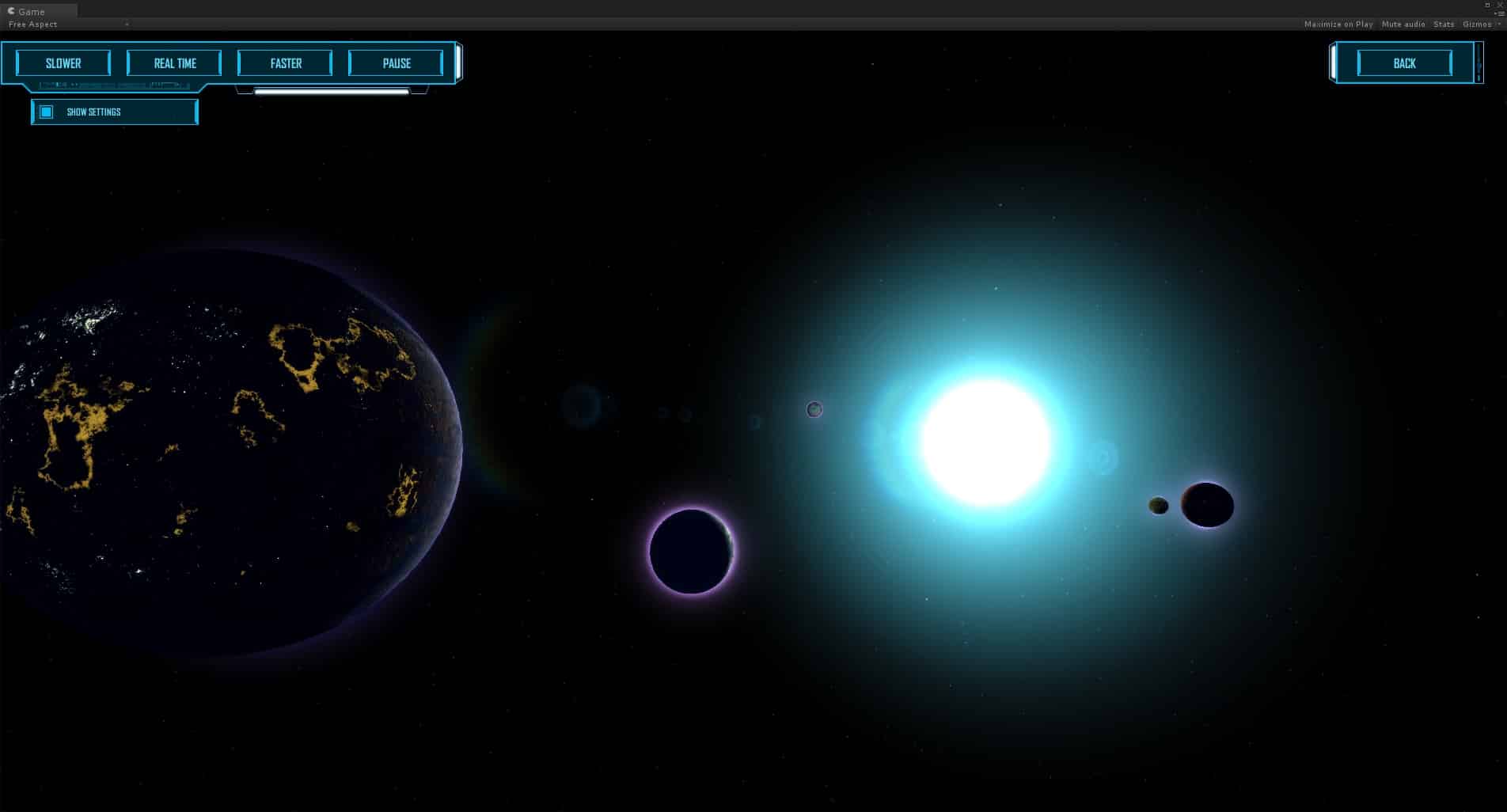This screenshot has height=812, width=1507.
Task: Select the tiny distant planet left of the star
Action: tap(814, 409)
